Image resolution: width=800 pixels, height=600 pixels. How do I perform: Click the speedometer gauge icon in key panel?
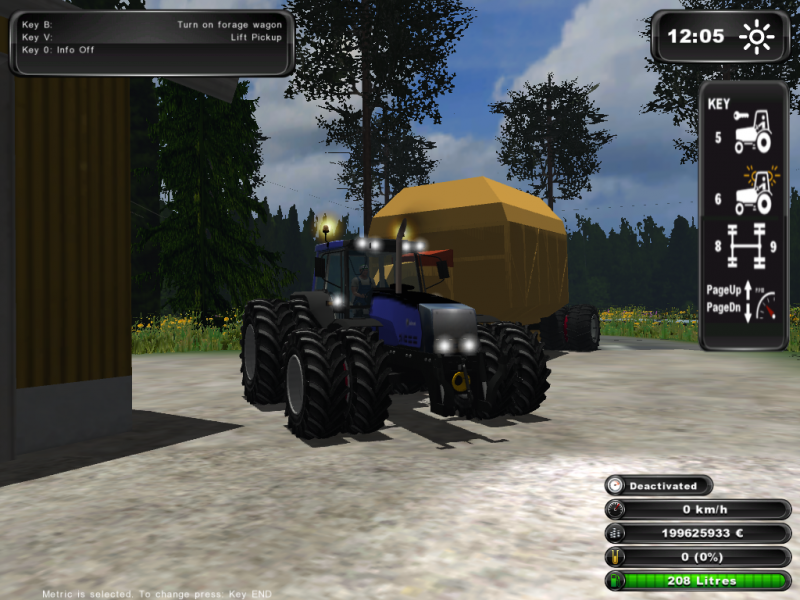[764, 306]
